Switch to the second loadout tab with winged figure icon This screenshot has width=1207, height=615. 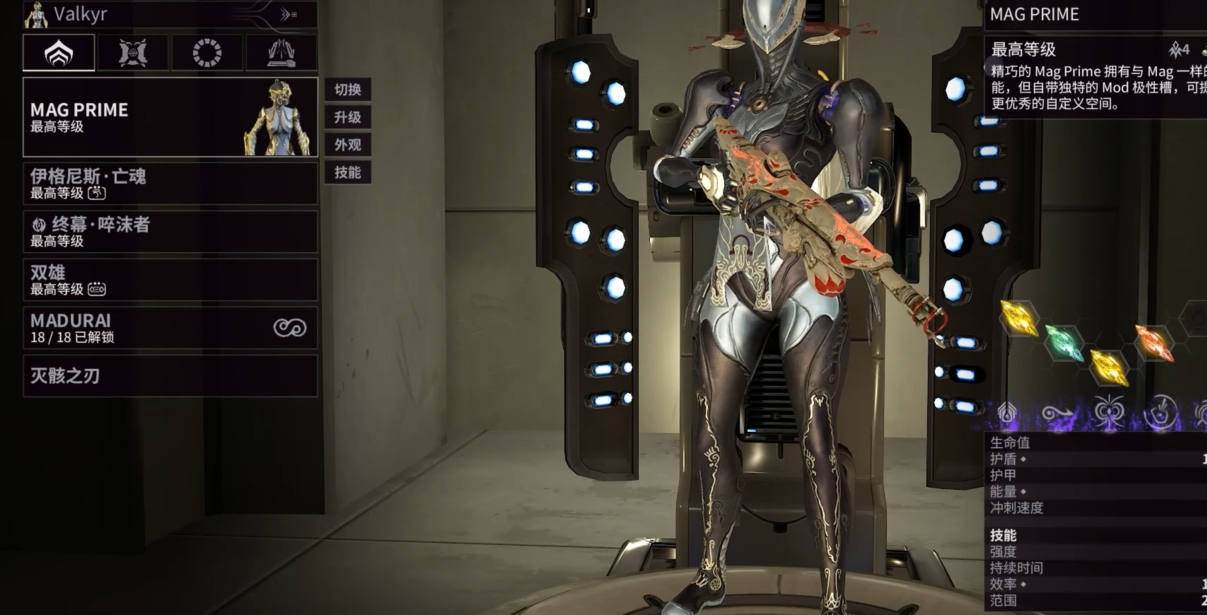[x=133, y=53]
